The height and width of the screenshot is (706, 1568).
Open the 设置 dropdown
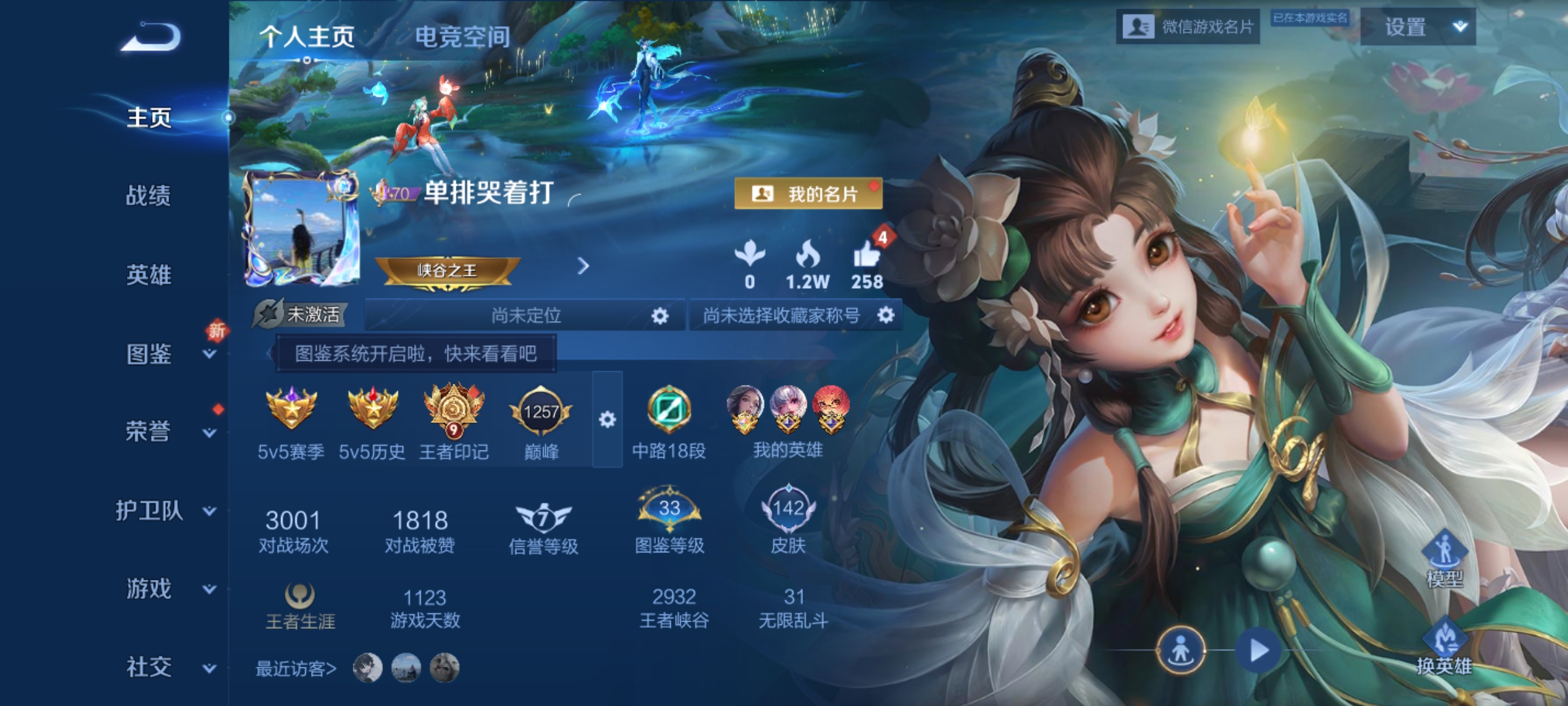(x=1417, y=27)
